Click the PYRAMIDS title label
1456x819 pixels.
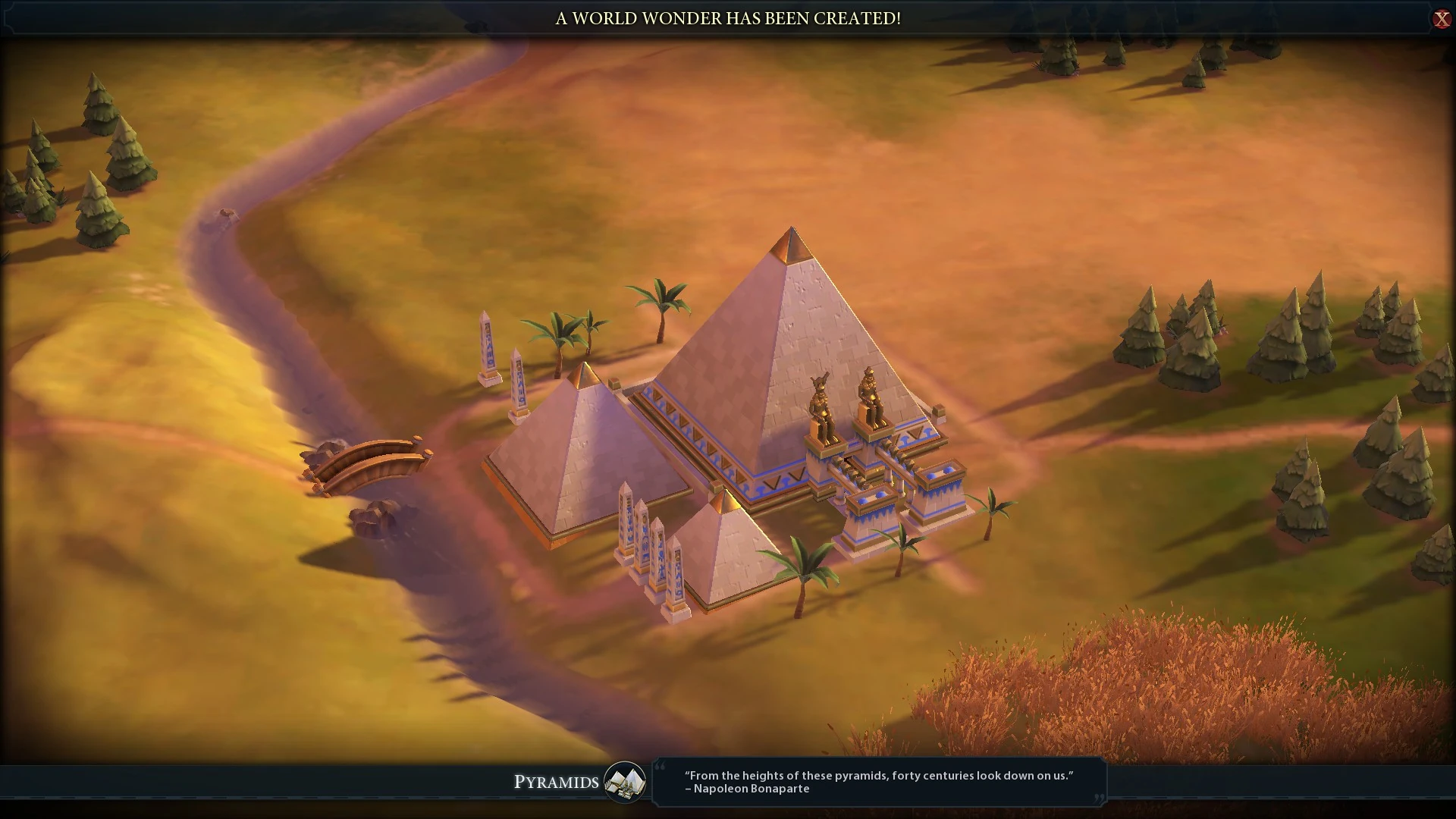tap(556, 783)
